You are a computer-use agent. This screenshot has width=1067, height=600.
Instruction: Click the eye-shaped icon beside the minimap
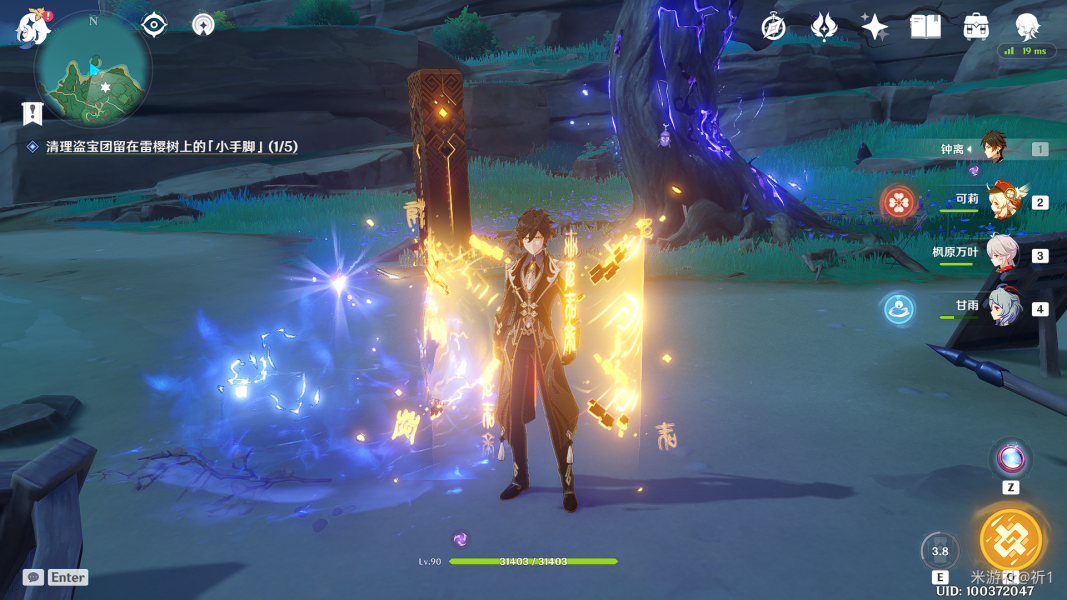(154, 25)
